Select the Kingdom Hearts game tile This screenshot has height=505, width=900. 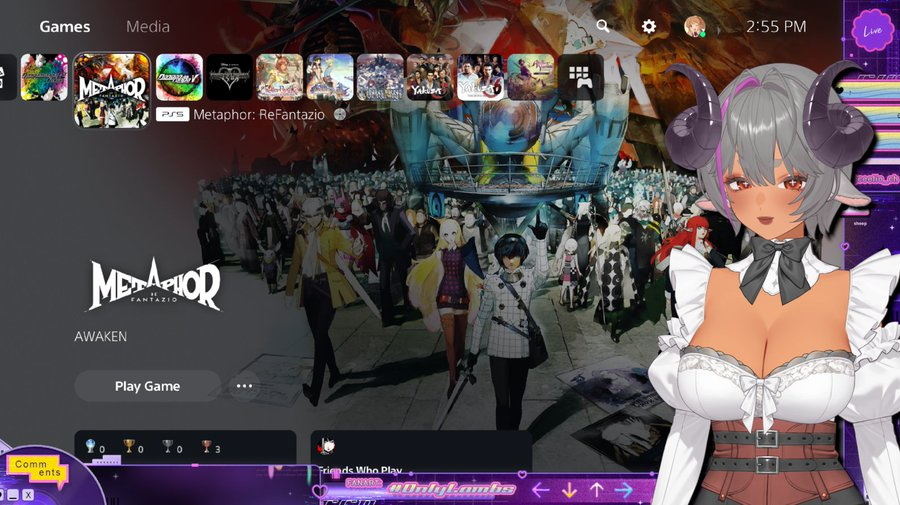pos(230,77)
